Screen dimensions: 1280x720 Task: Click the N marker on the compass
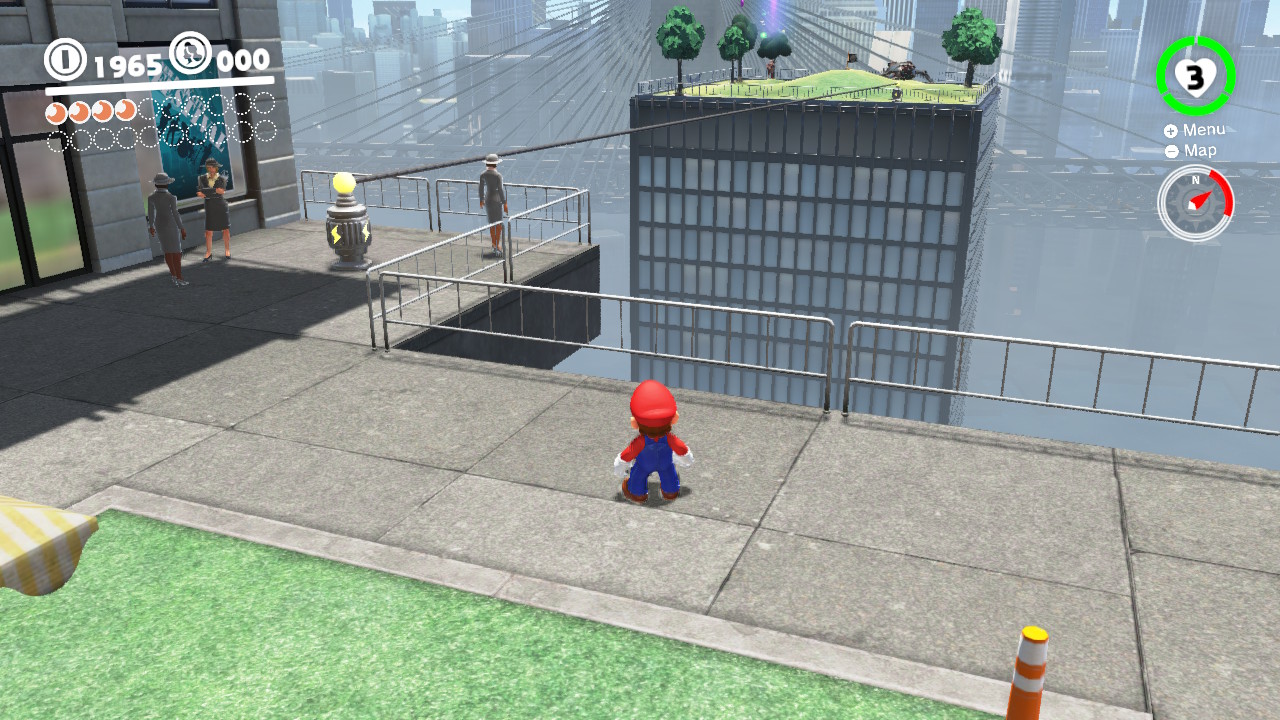click(1195, 179)
